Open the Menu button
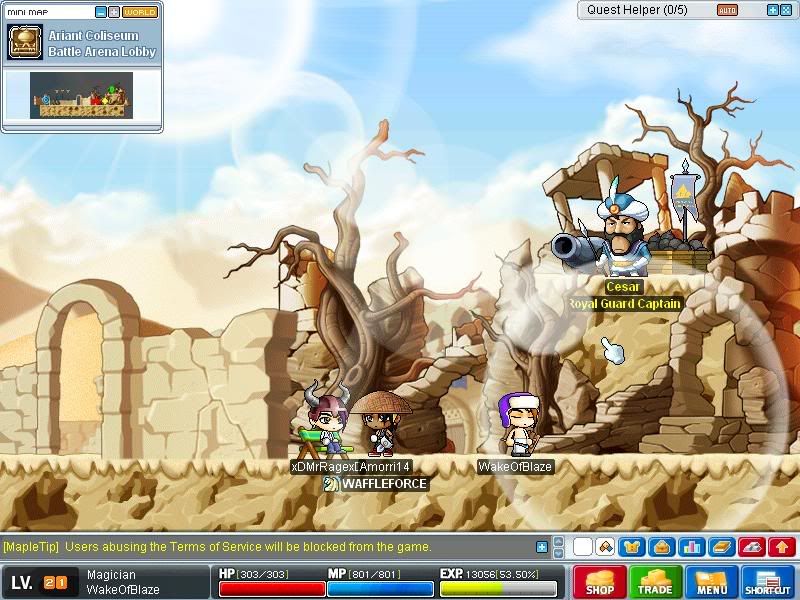800x600 pixels. [x=711, y=582]
